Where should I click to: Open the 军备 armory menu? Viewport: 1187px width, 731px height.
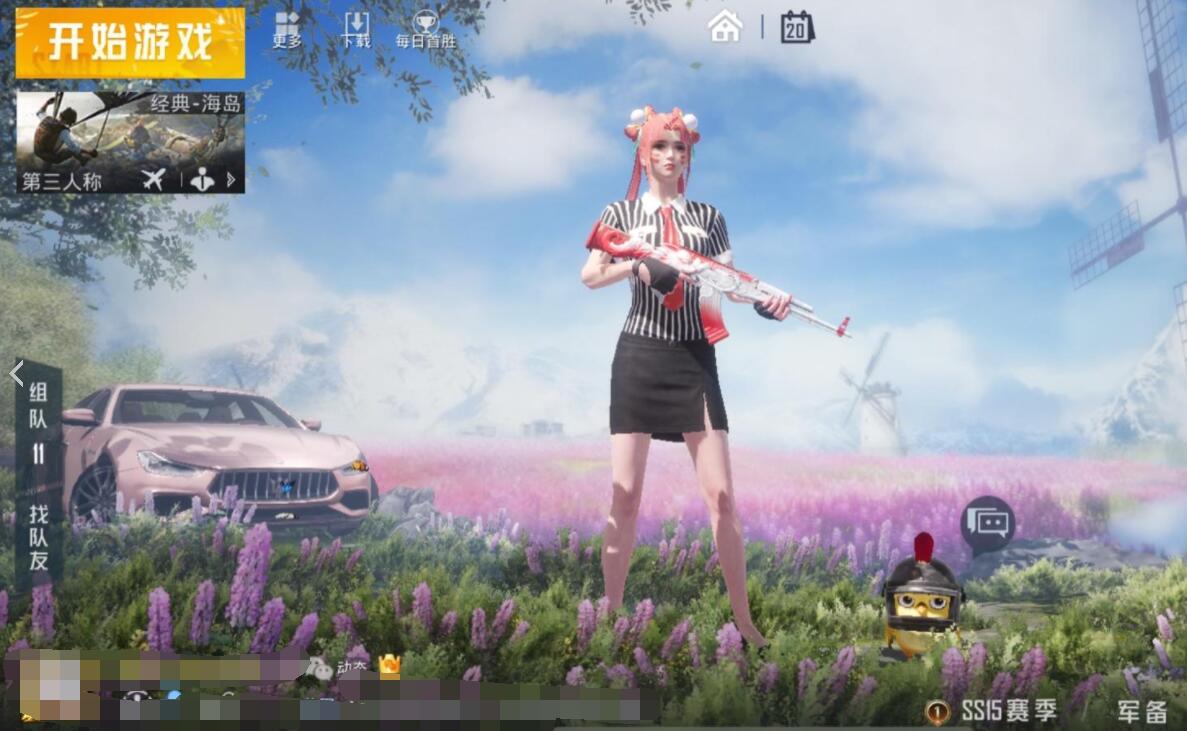1142,711
